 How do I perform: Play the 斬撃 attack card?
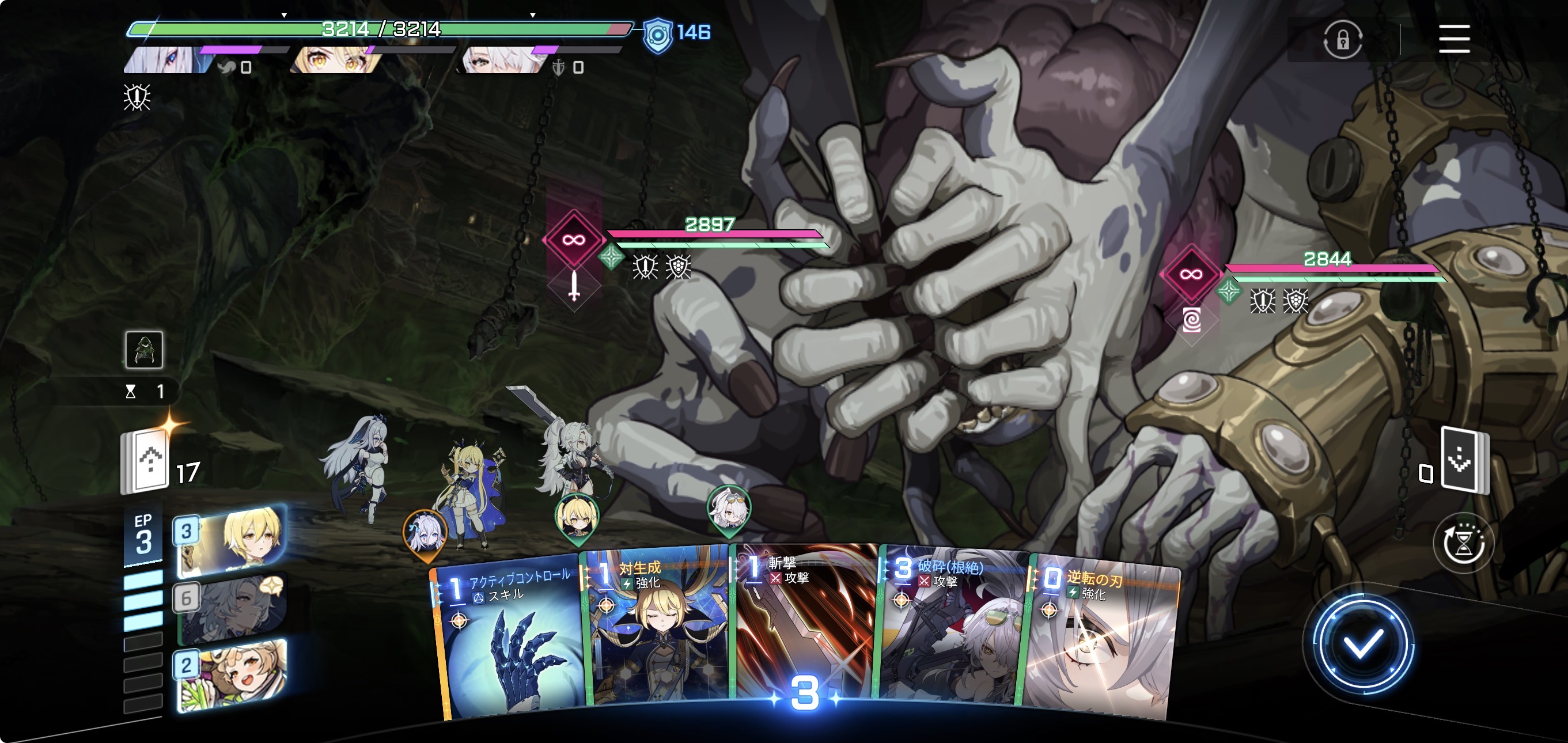point(804,627)
